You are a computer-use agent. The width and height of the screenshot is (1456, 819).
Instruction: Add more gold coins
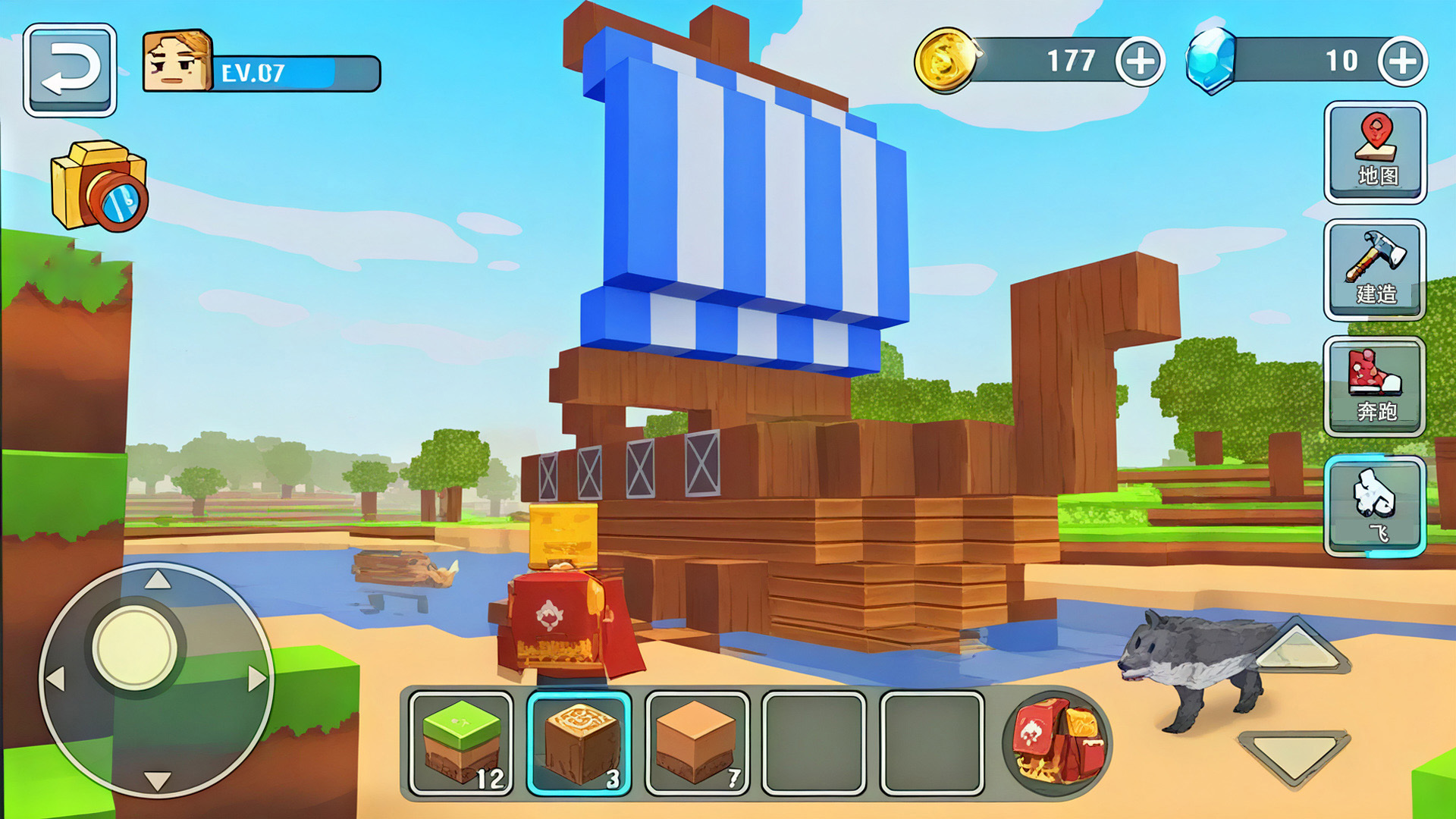pyautogui.click(x=1140, y=61)
